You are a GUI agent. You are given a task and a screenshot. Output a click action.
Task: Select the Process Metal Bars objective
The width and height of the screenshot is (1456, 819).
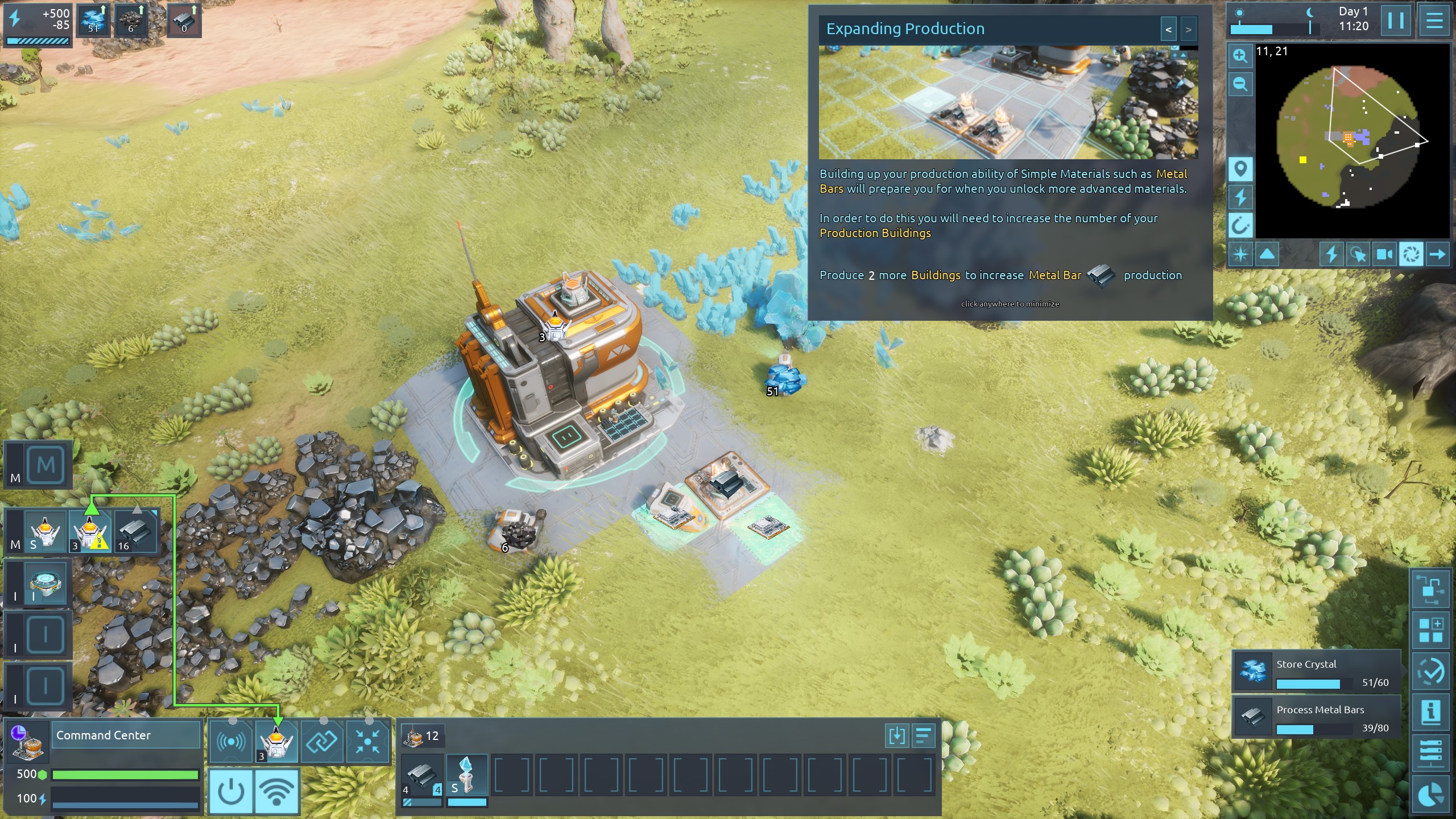(x=1316, y=718)
